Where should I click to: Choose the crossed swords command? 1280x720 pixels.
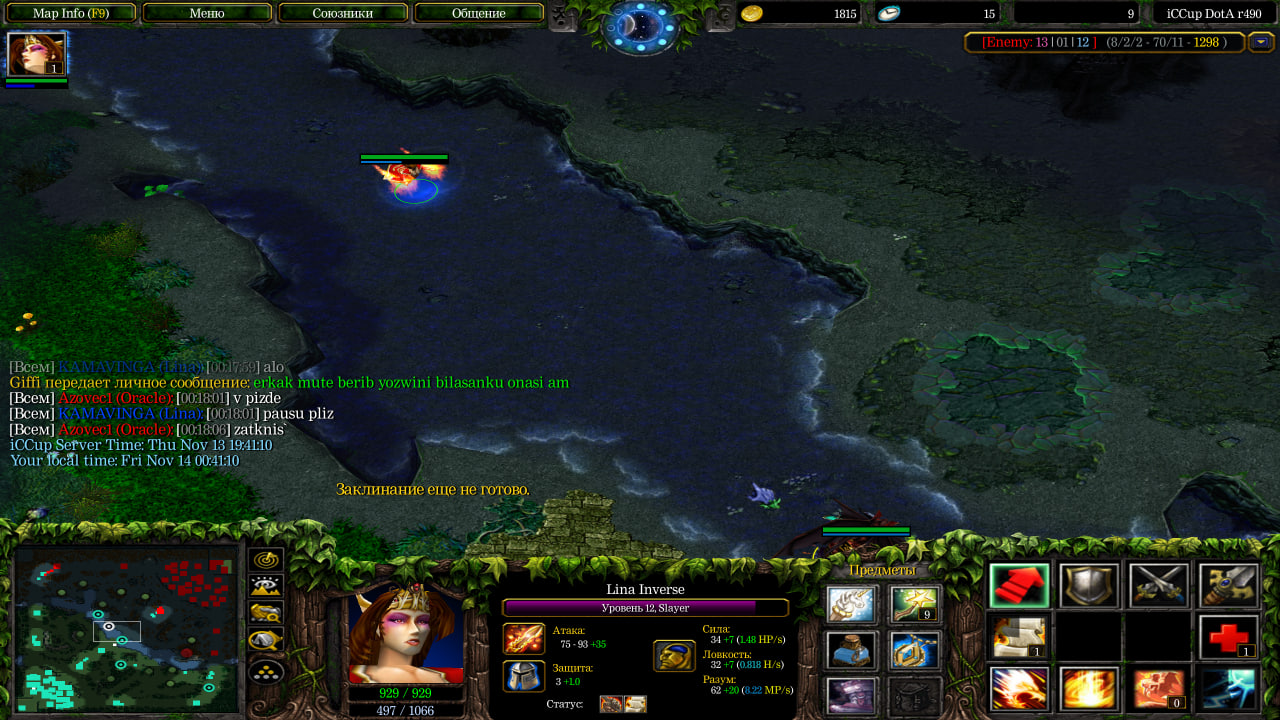pos(1159,586)
